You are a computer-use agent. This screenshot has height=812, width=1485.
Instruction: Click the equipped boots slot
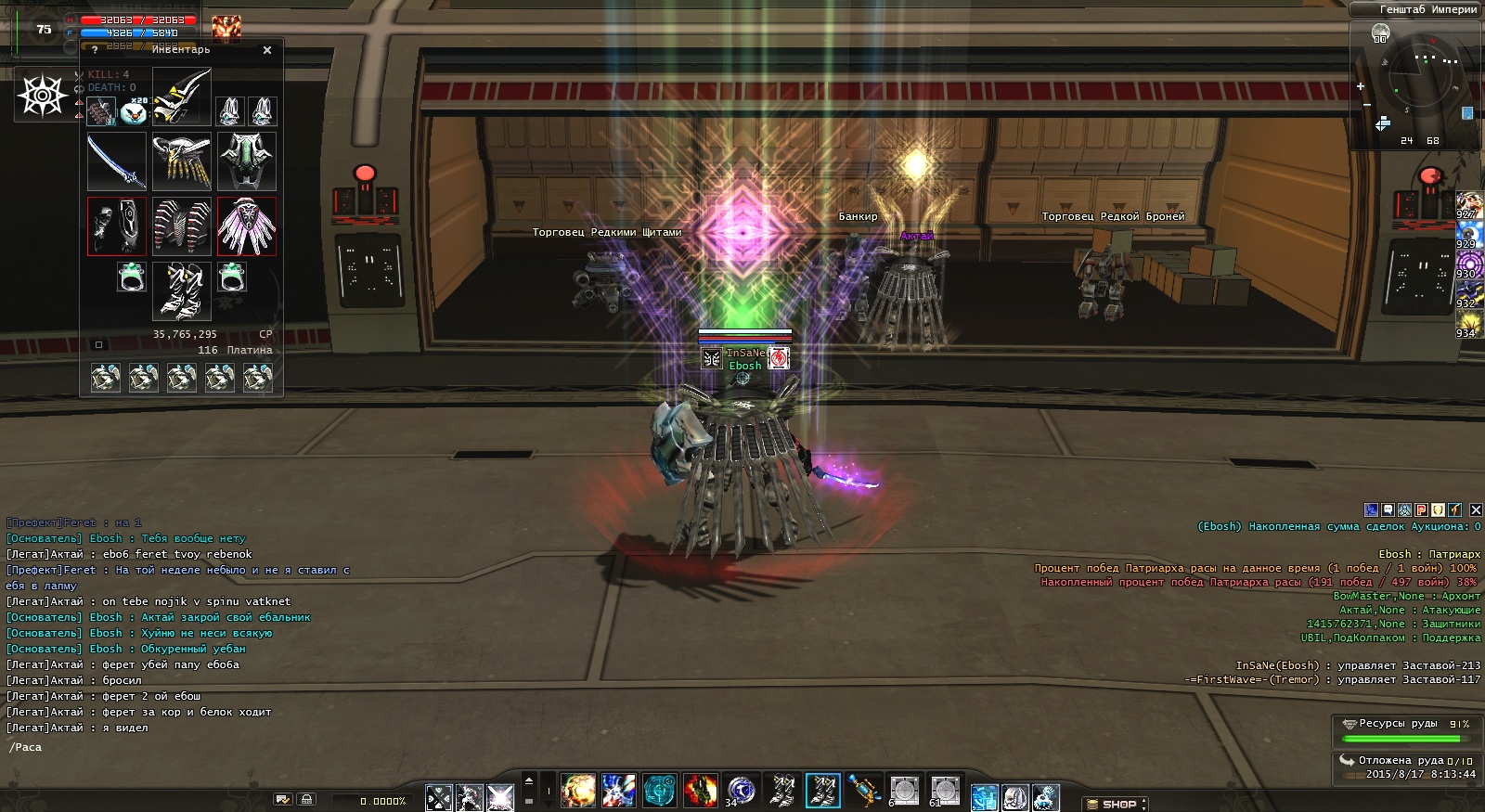(182, 290)
